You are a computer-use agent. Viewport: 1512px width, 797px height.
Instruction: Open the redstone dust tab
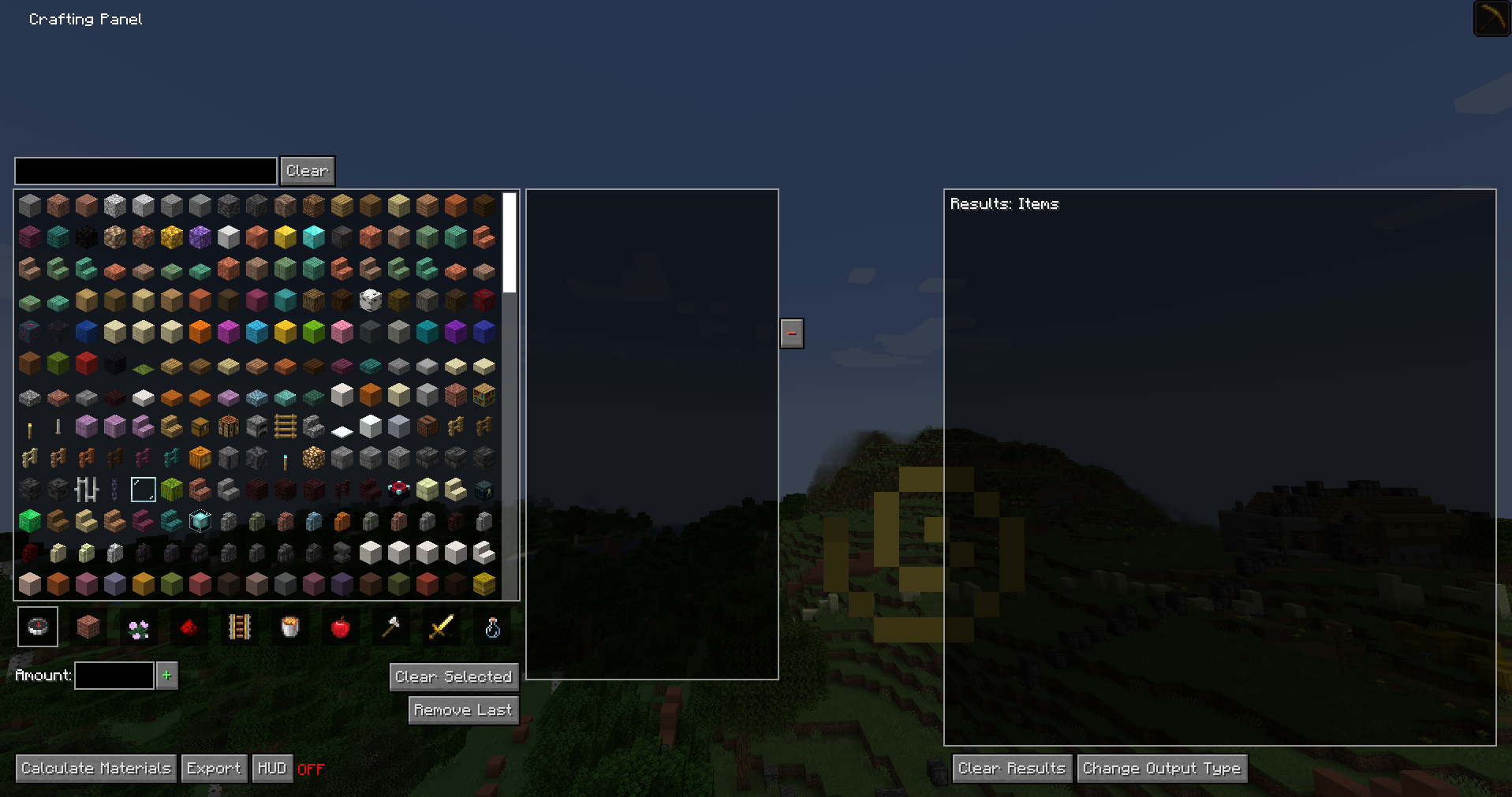[189, 628]
